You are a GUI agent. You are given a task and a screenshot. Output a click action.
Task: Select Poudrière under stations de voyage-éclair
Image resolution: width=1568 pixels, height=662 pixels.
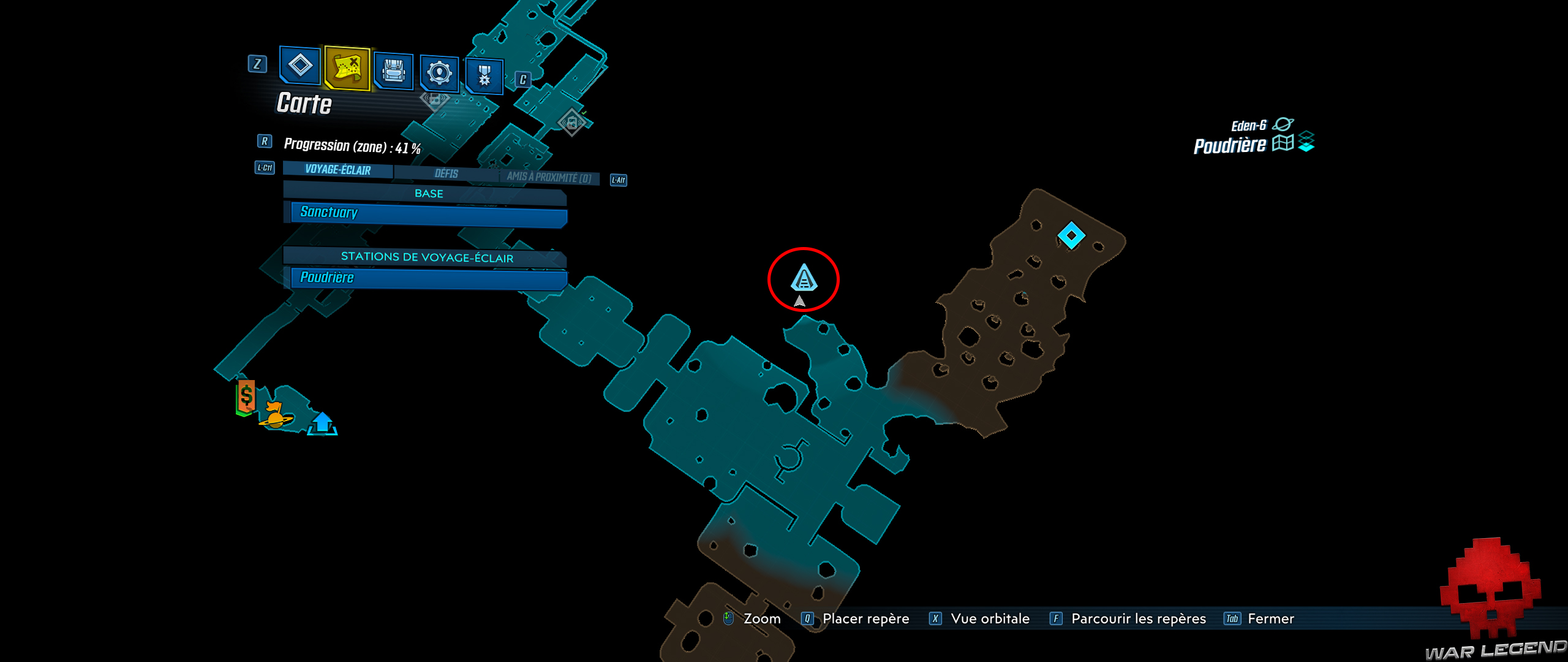pyautogui.click(x=424, y=278)
